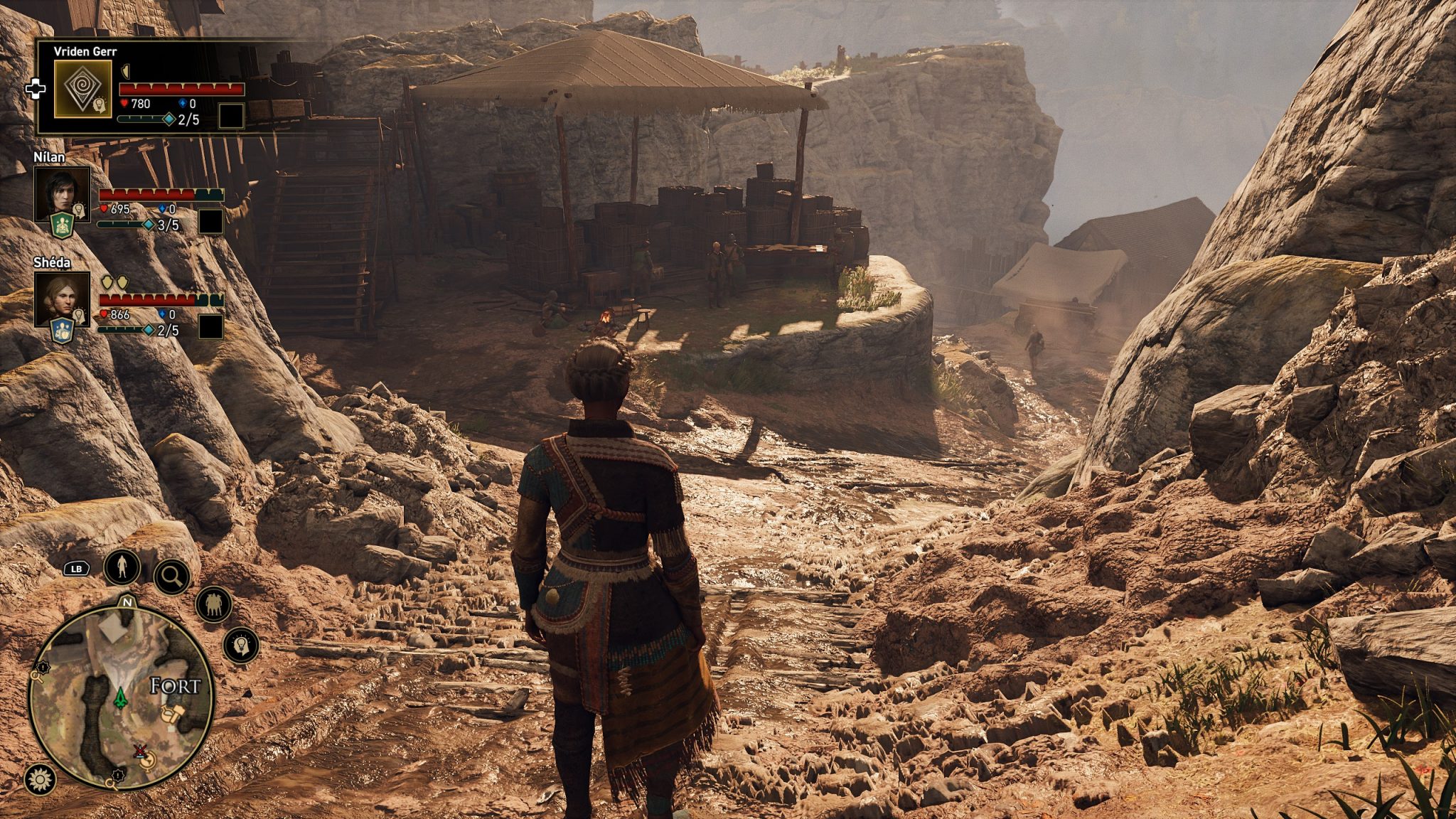The width and height of the screenshot is (1456, 819).
Task: Pick Shéda's party portrait
Action: (x=62, y=298)
